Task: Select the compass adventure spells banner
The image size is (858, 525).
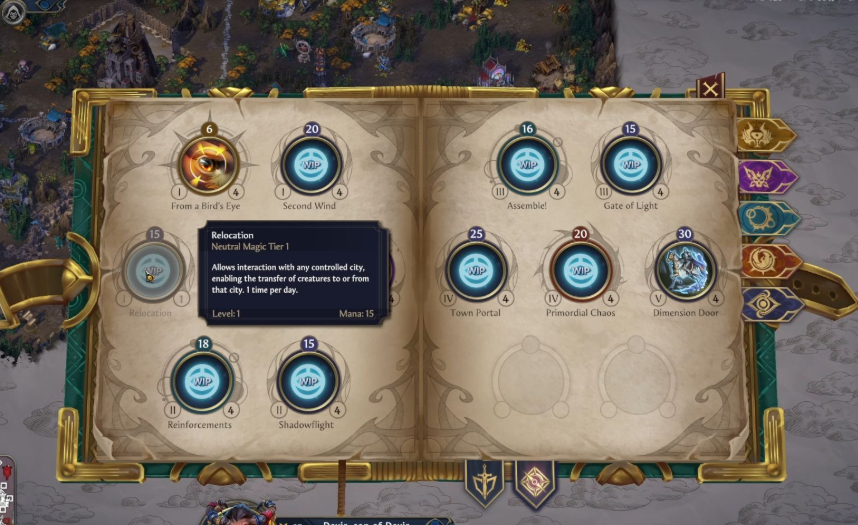Action: (x=533, y=482)
